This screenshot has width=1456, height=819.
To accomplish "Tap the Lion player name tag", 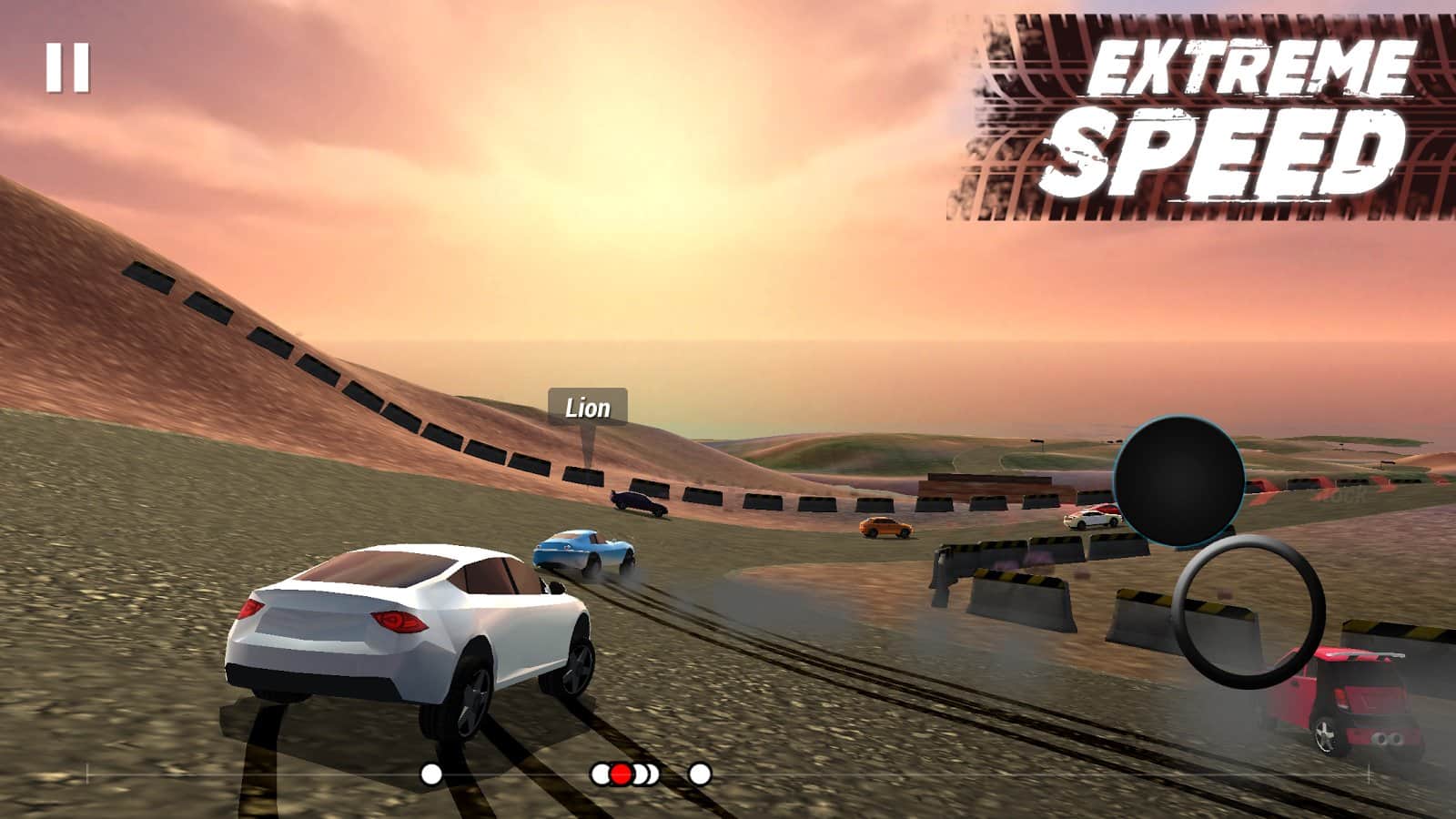I will point(586,408).
